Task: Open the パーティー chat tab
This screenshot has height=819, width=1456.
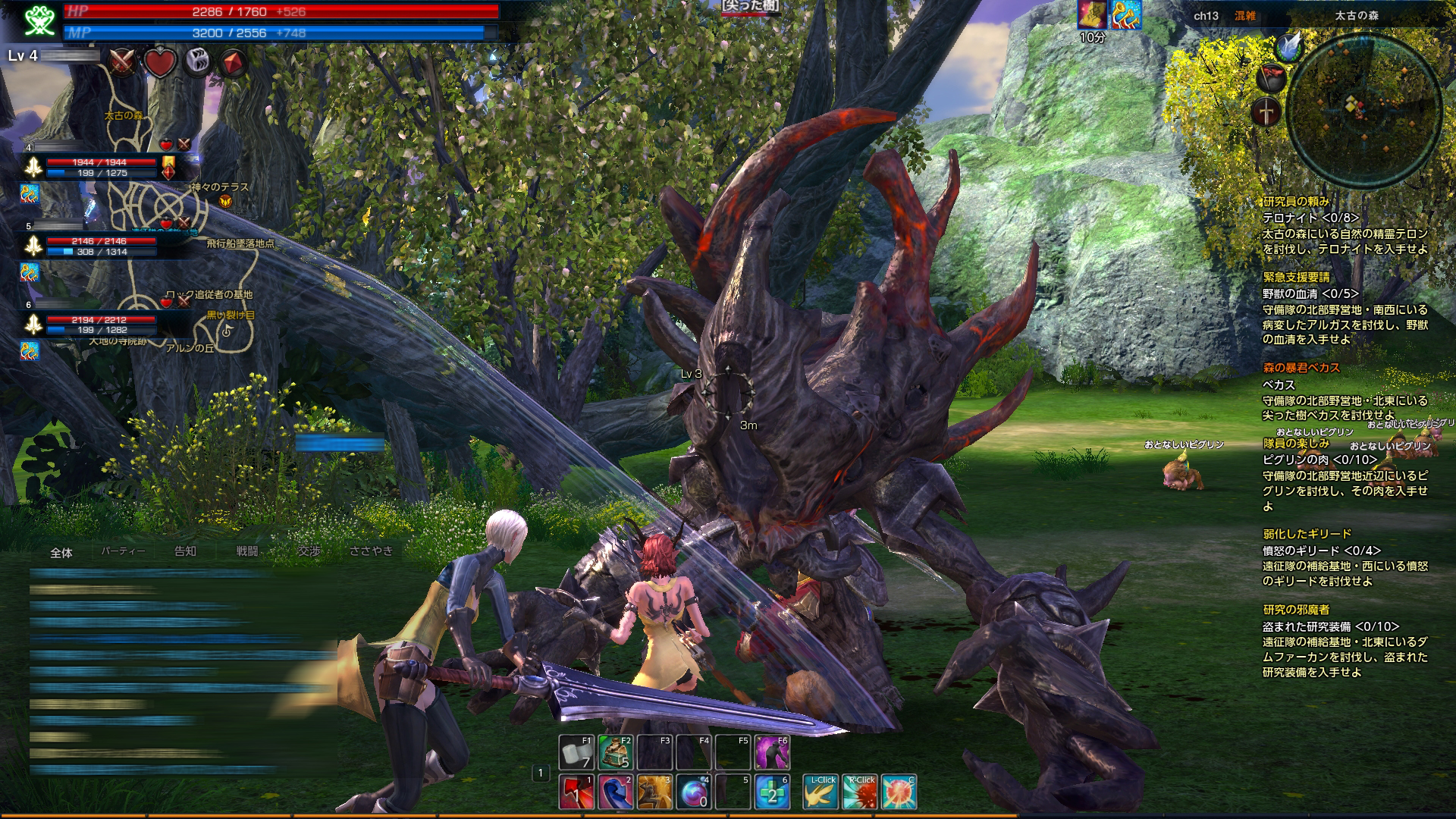Action: [x=123, y=551]
